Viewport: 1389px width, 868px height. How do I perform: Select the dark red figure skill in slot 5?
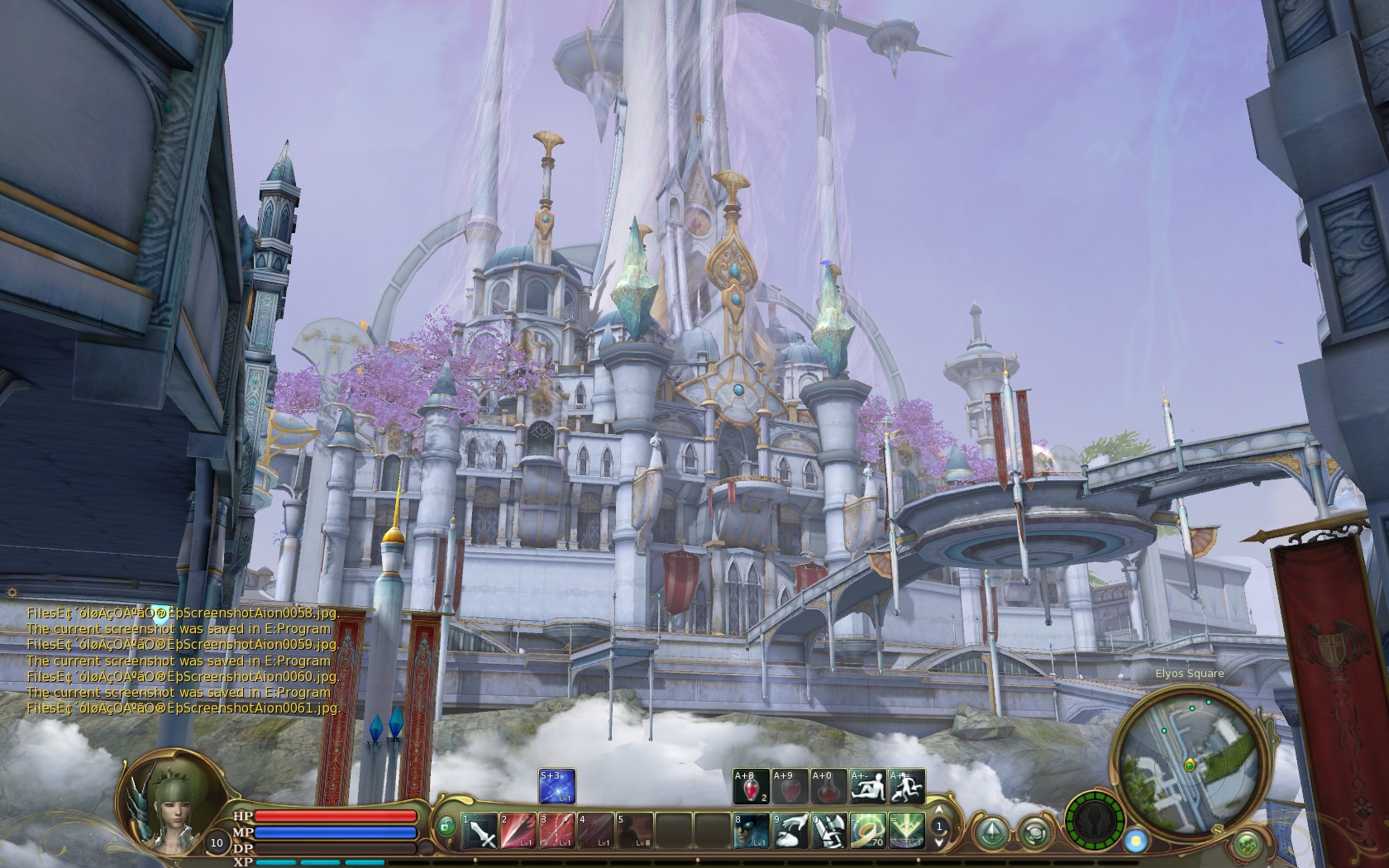click(635, 831)
